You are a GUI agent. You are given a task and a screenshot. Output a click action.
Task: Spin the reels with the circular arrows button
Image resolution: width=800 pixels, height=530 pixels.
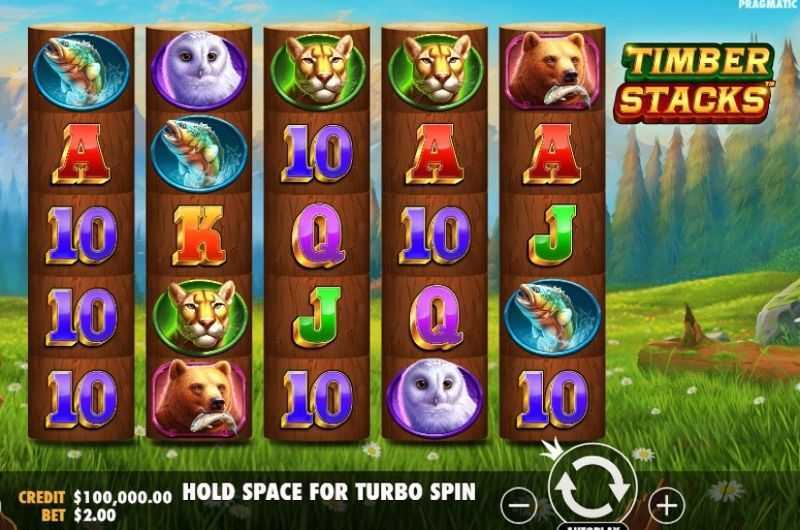[x=592, y=484]
